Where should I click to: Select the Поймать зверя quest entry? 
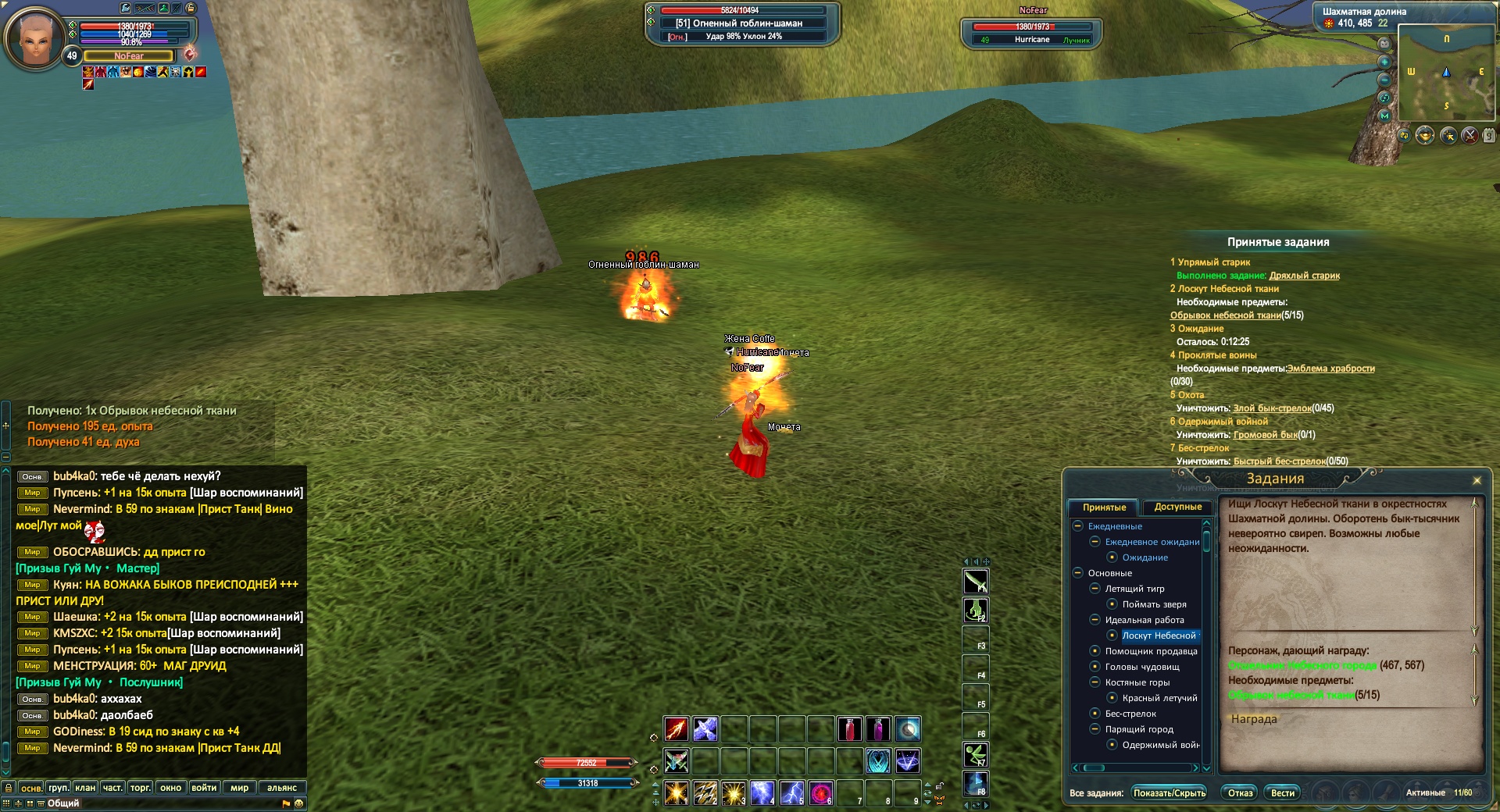pos(1154,604)
